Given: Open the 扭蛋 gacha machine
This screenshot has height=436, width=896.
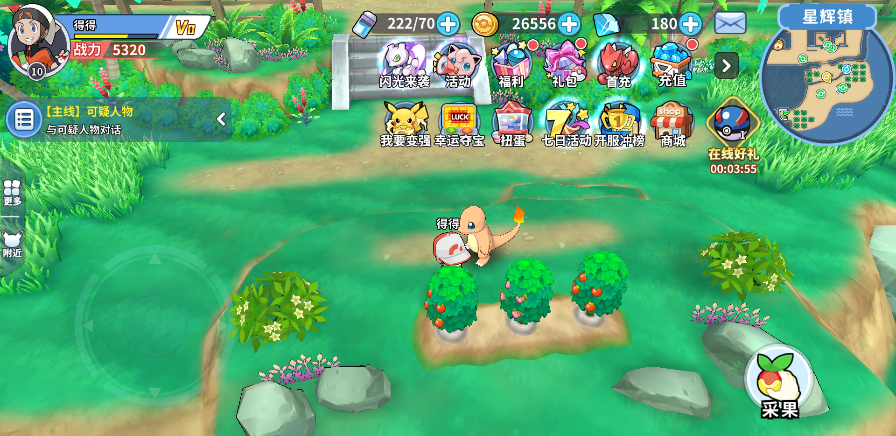Looking at the screenshot, I should 512,123.
